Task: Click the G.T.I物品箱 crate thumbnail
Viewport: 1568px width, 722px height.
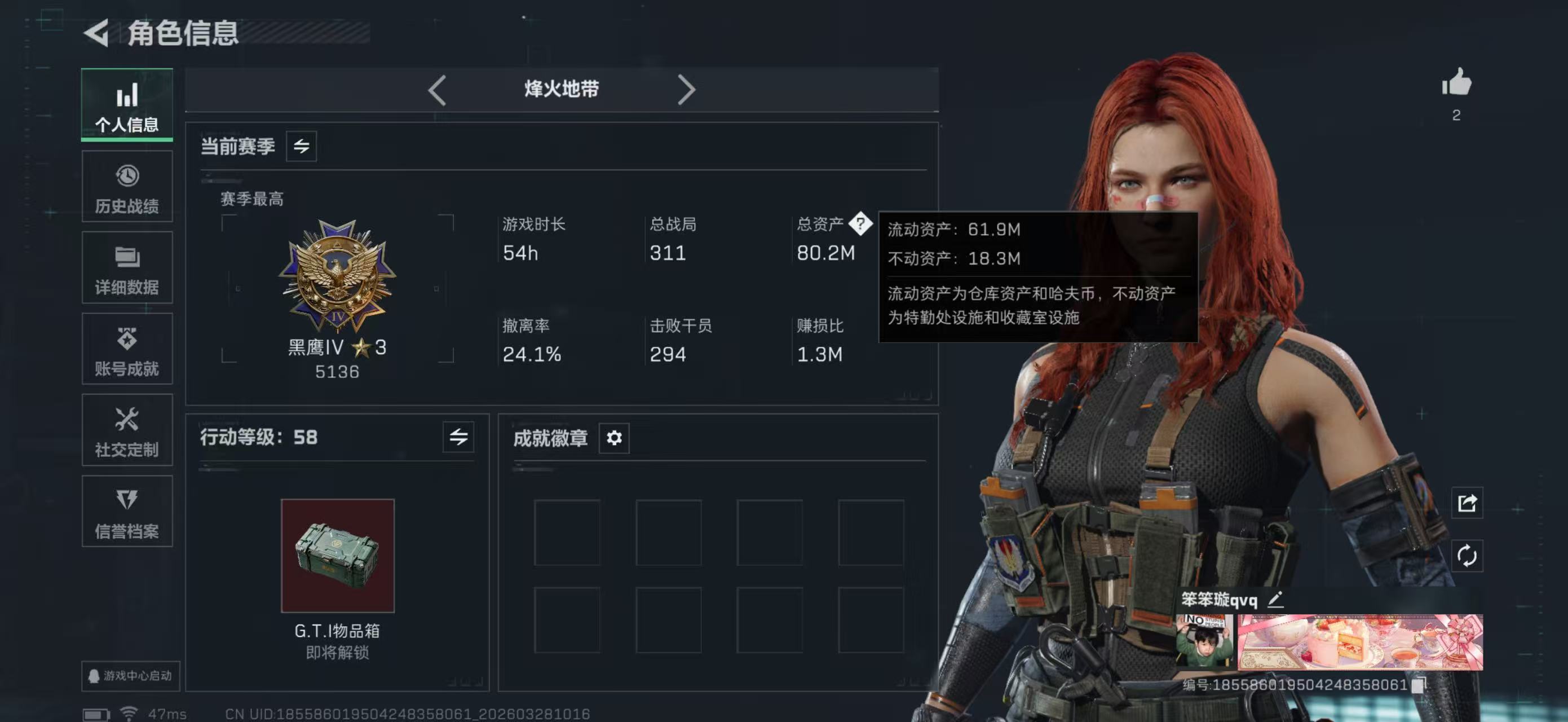Action: point(338,554)
